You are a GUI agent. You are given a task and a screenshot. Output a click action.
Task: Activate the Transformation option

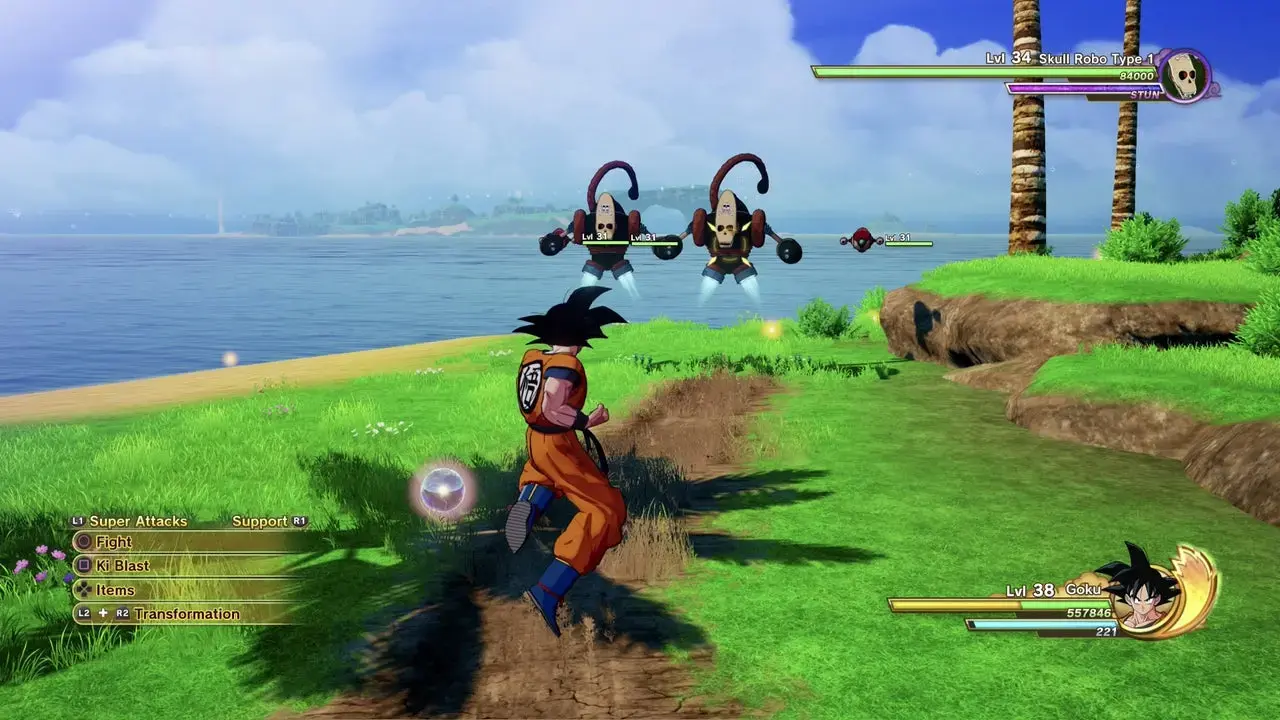[186, 614]
